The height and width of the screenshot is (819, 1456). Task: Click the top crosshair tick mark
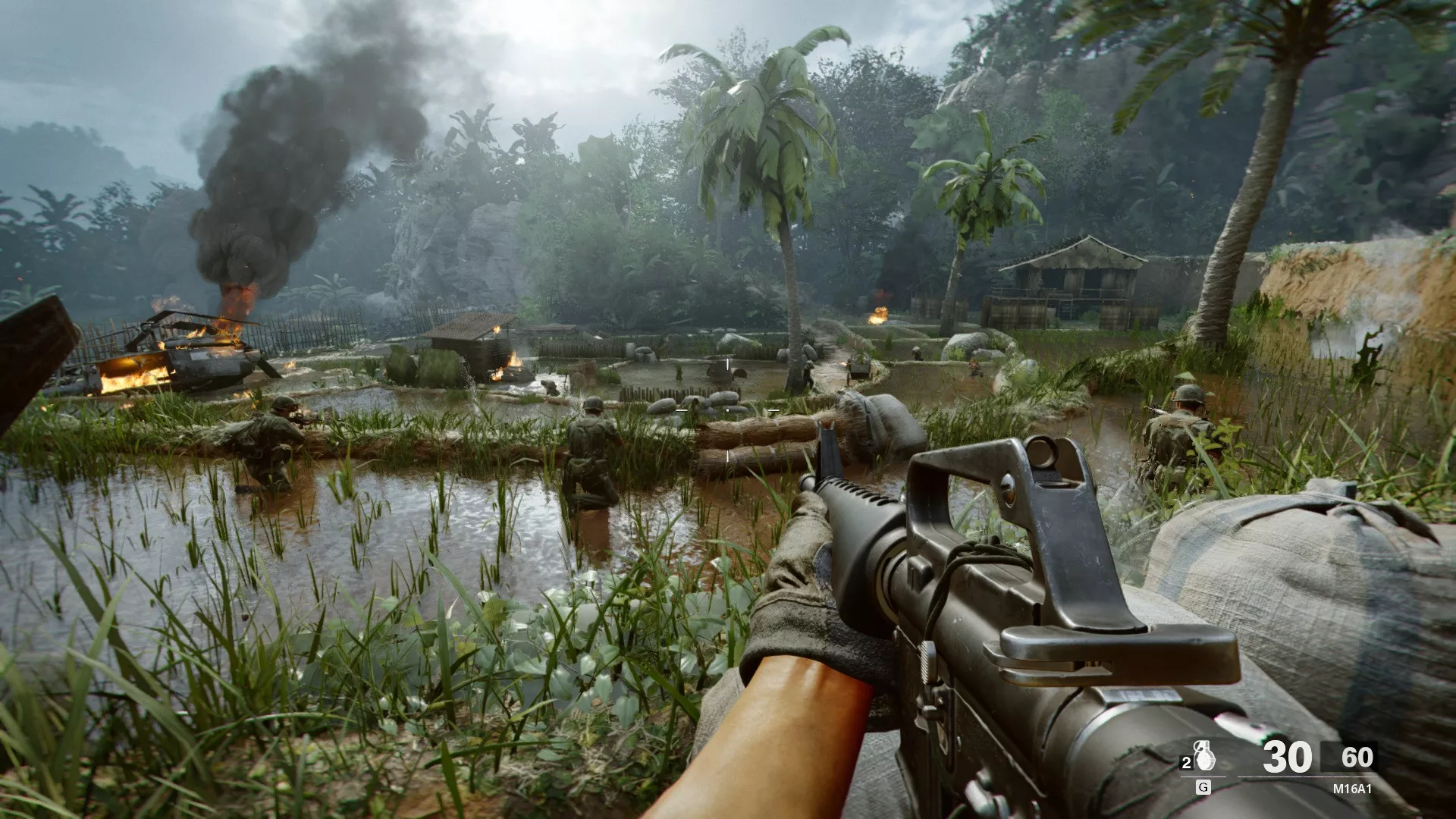click(727, 364)
